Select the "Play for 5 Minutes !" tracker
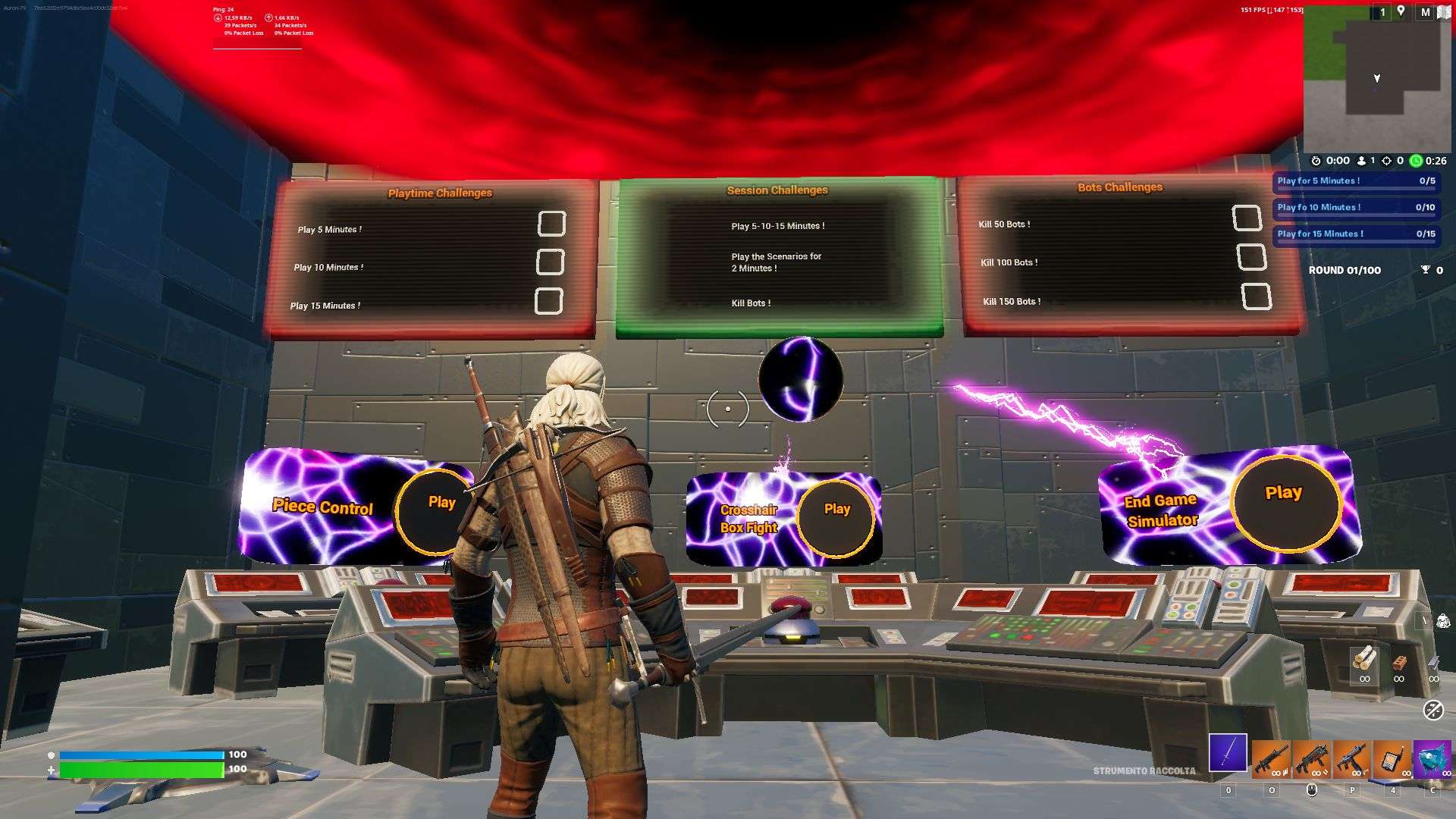The image size is (1456, 819). pyautogui.click(x=1356, y=181)
